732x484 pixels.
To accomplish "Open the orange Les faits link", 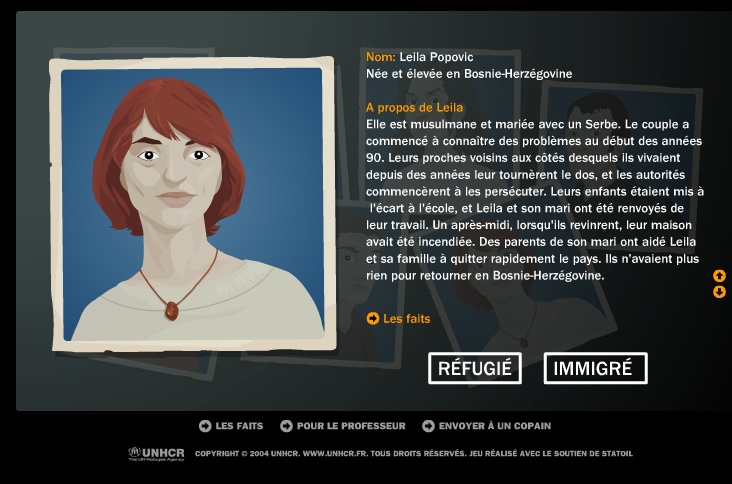I will click(399, 319).
